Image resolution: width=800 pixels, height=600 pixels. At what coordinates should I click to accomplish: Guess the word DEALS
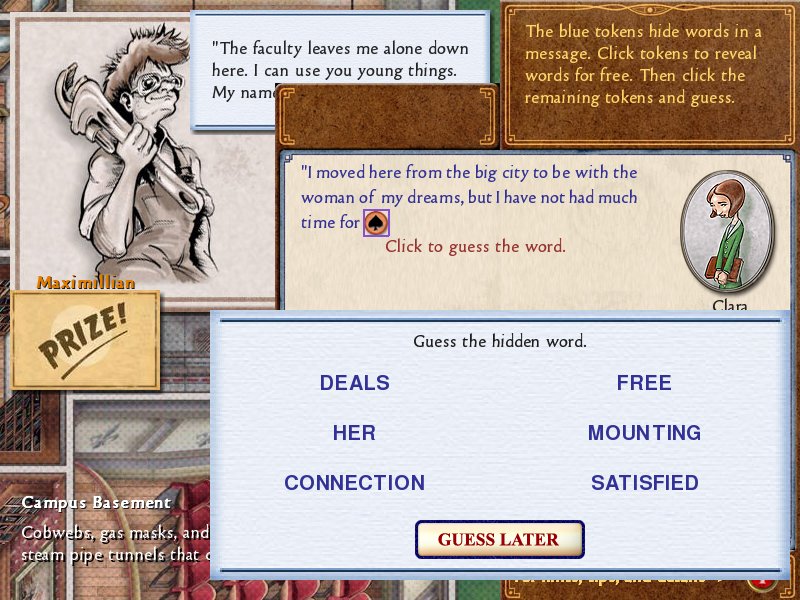pyautogui.click(x=354, y=383)
